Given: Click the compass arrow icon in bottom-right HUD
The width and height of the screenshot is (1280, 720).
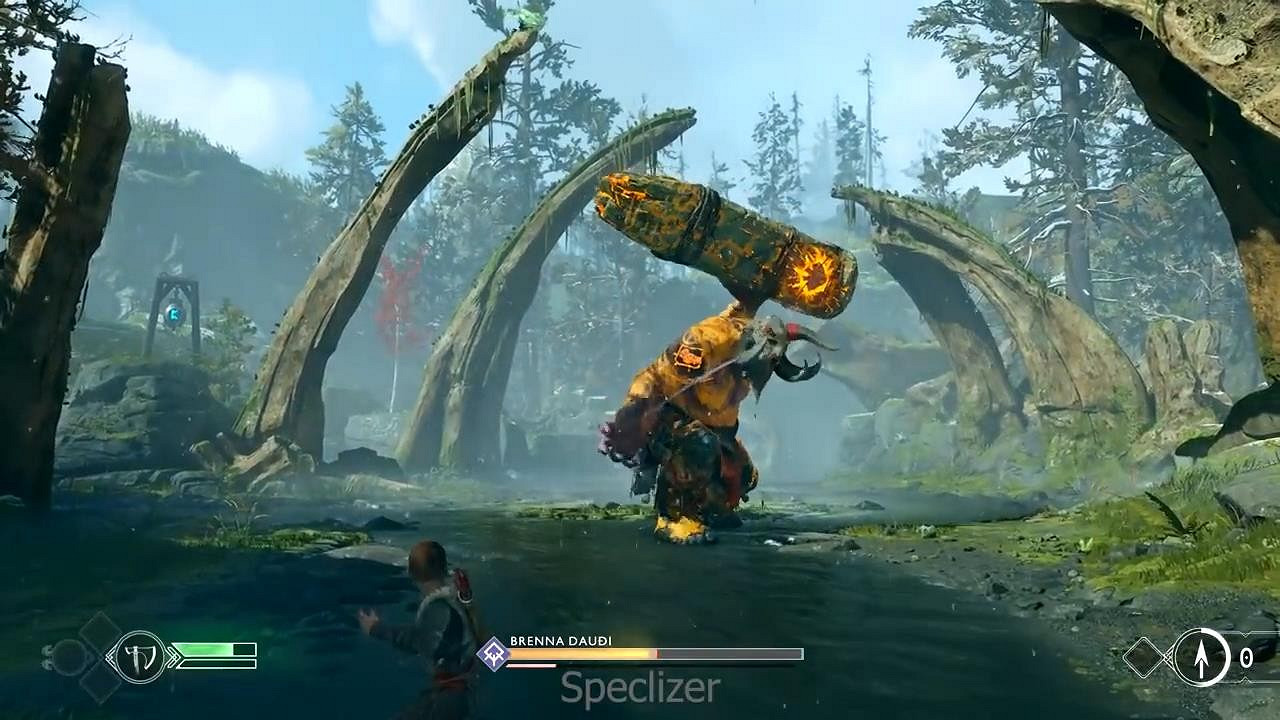Looking at the screenshot, I should pos(1201,657).
